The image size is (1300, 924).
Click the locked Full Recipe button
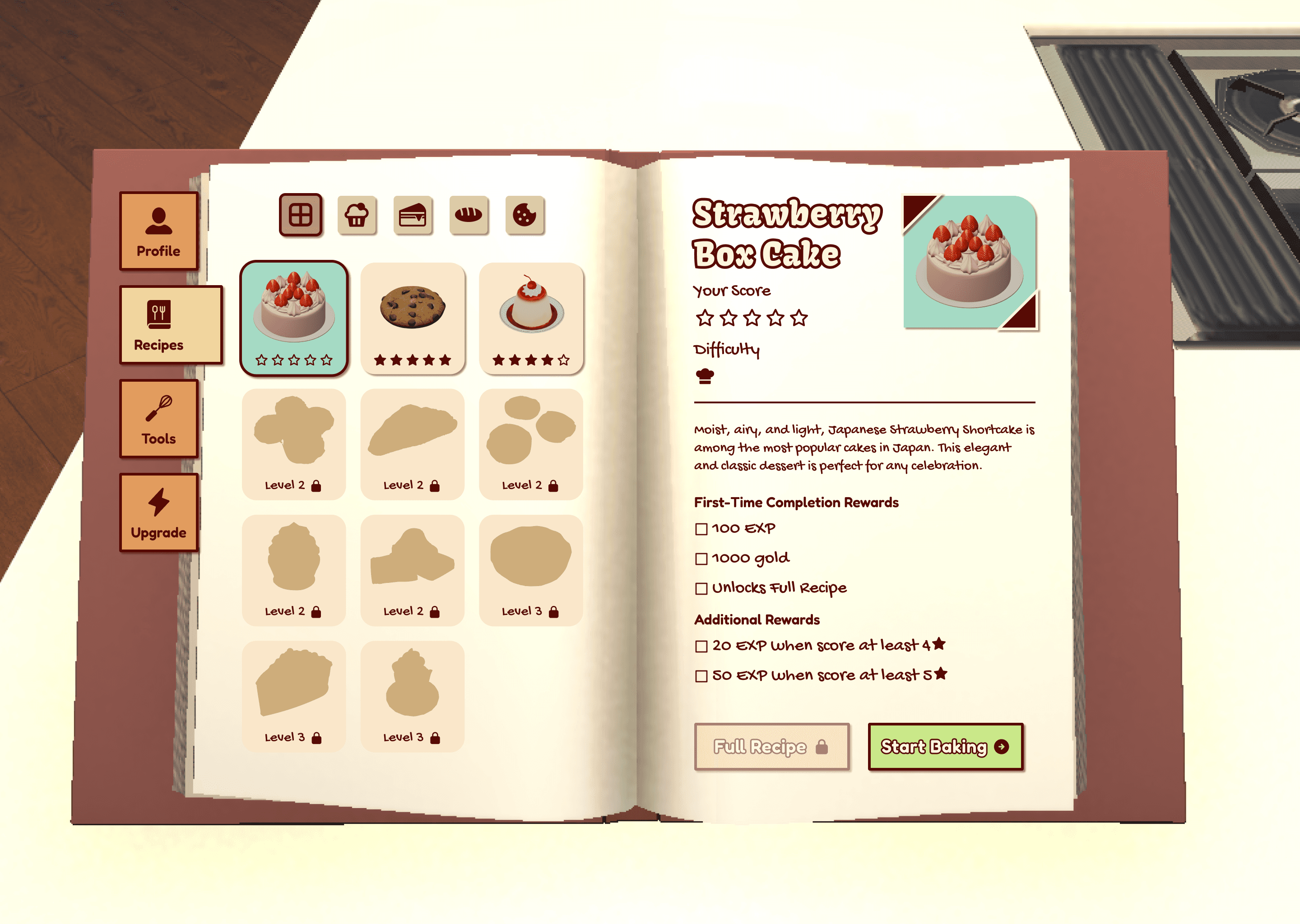pos(771,747)
